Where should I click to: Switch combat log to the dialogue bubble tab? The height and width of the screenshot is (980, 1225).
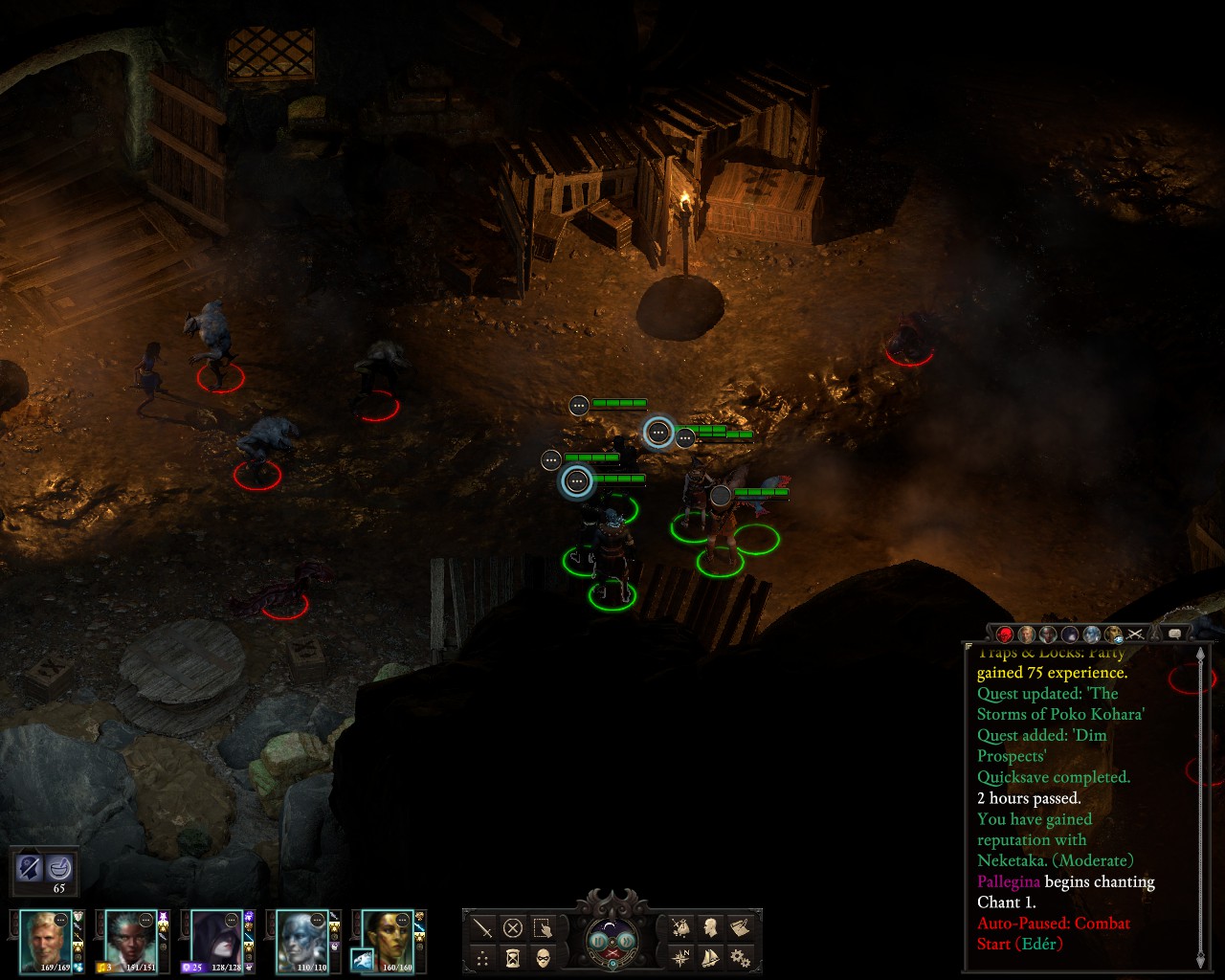(1174, 634)
